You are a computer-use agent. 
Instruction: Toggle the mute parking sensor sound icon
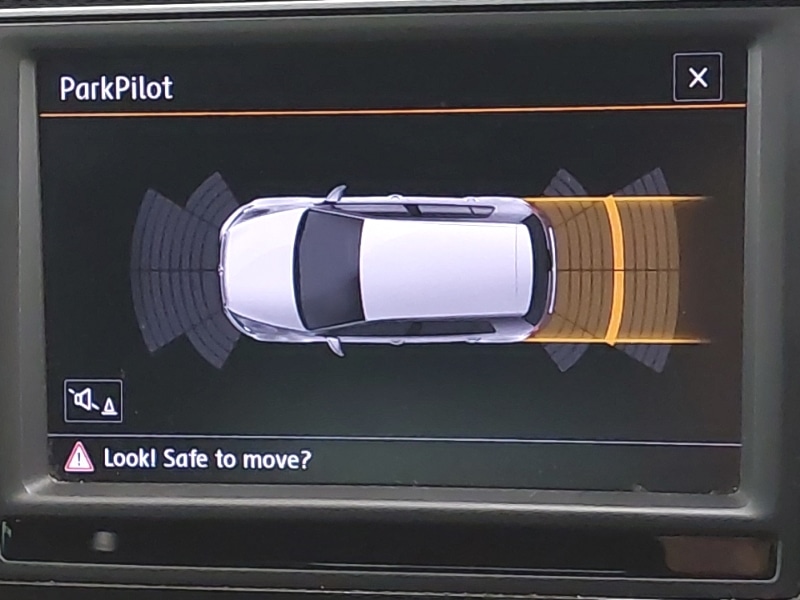coord(93,401)
